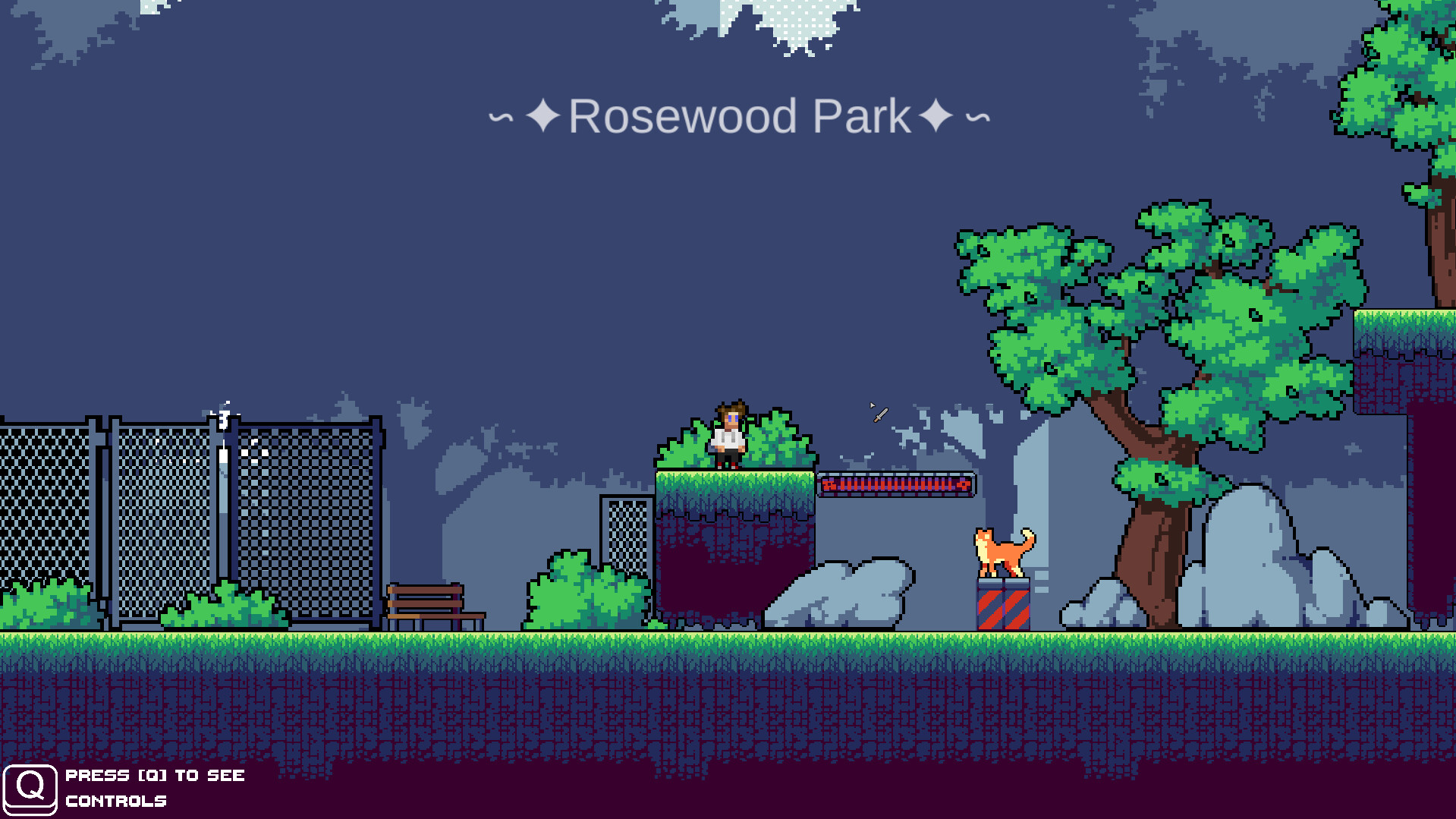This screenshot has width=1456, height=819.
Task: Click the left flower icon on the striped bar
Action: pos(827,484)
